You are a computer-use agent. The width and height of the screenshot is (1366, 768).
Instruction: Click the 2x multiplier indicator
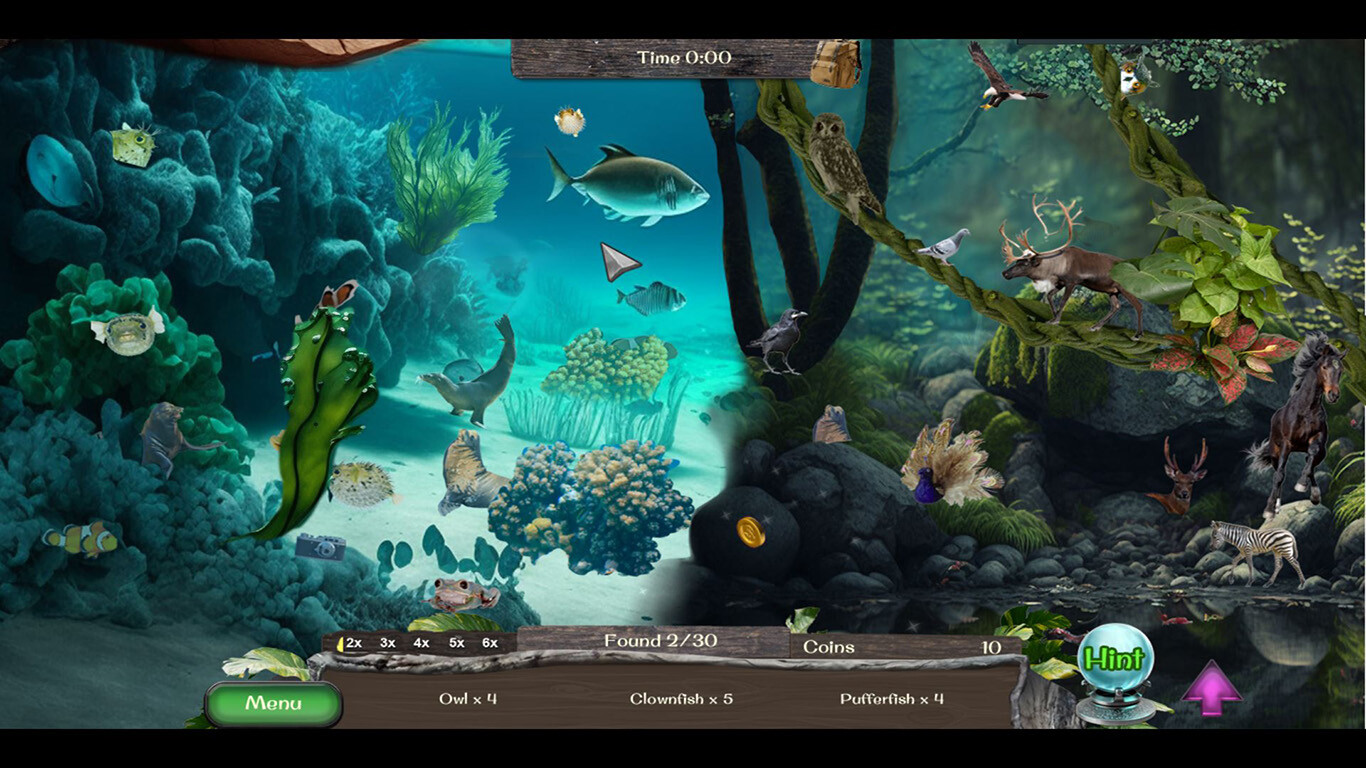click(352, 643)
